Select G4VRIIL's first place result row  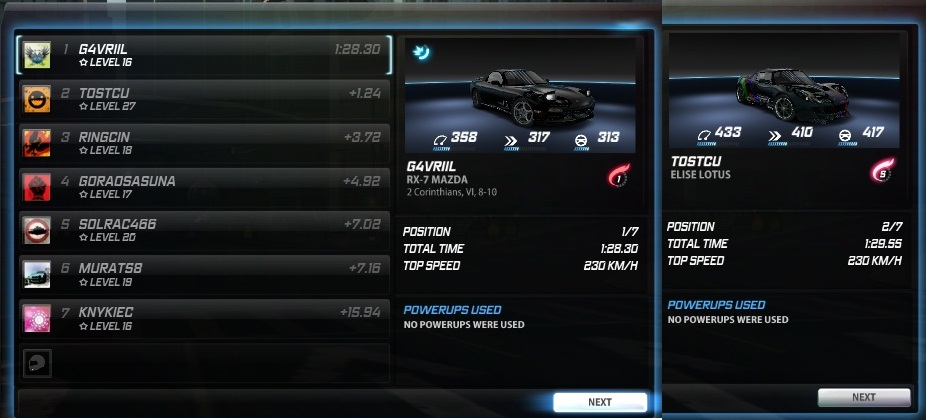pos(205,55)
